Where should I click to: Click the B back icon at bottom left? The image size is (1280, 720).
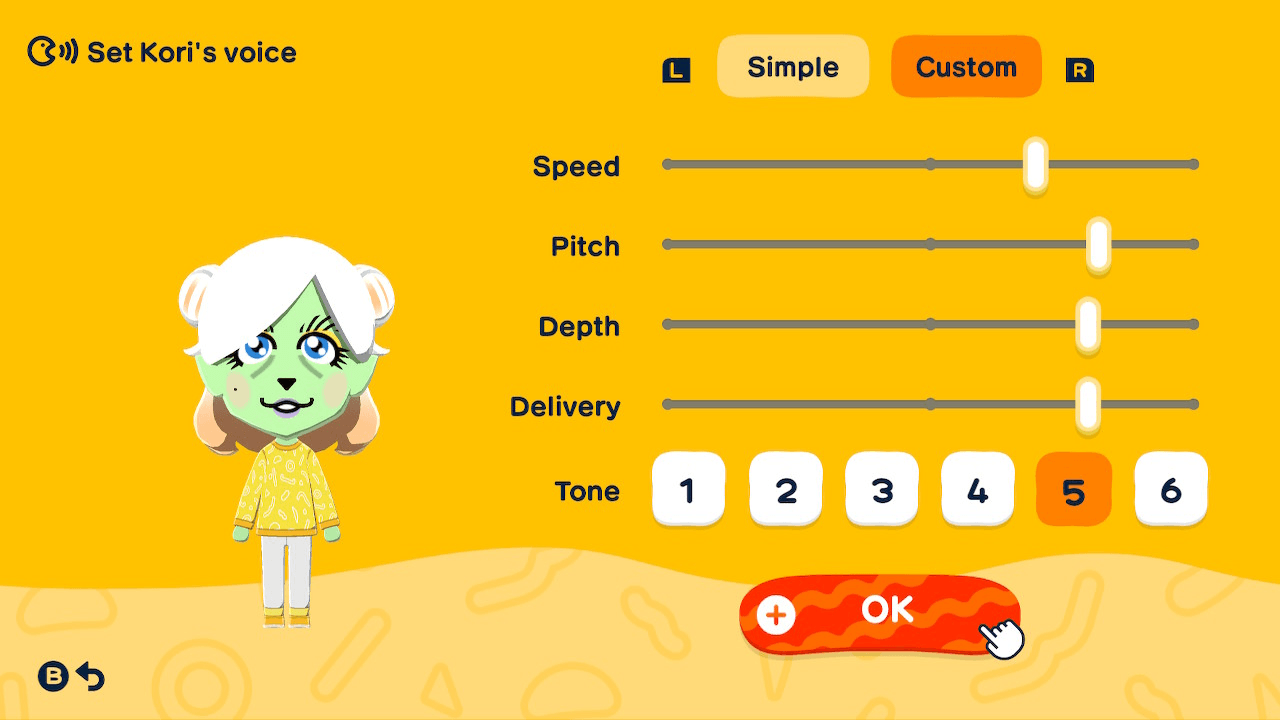[52, 677]
